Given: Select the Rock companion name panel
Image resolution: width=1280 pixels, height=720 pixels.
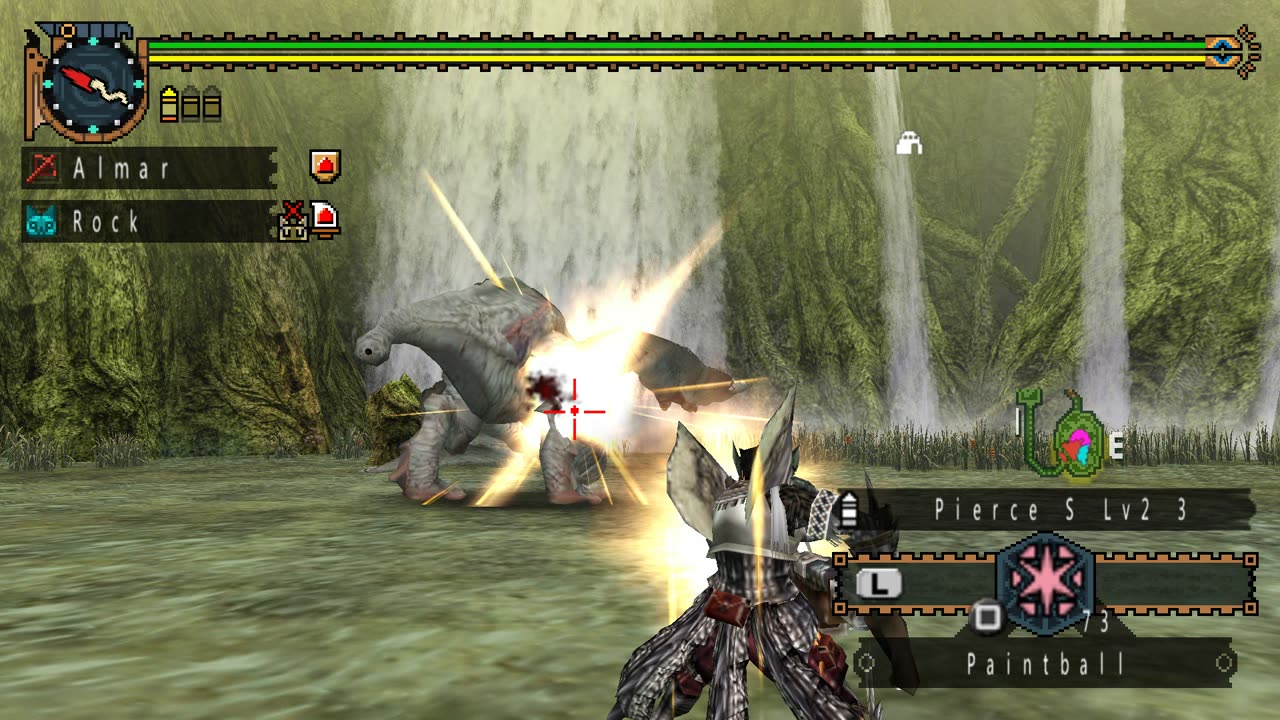Looking at the screenshot, I should [x=148, y=221].
